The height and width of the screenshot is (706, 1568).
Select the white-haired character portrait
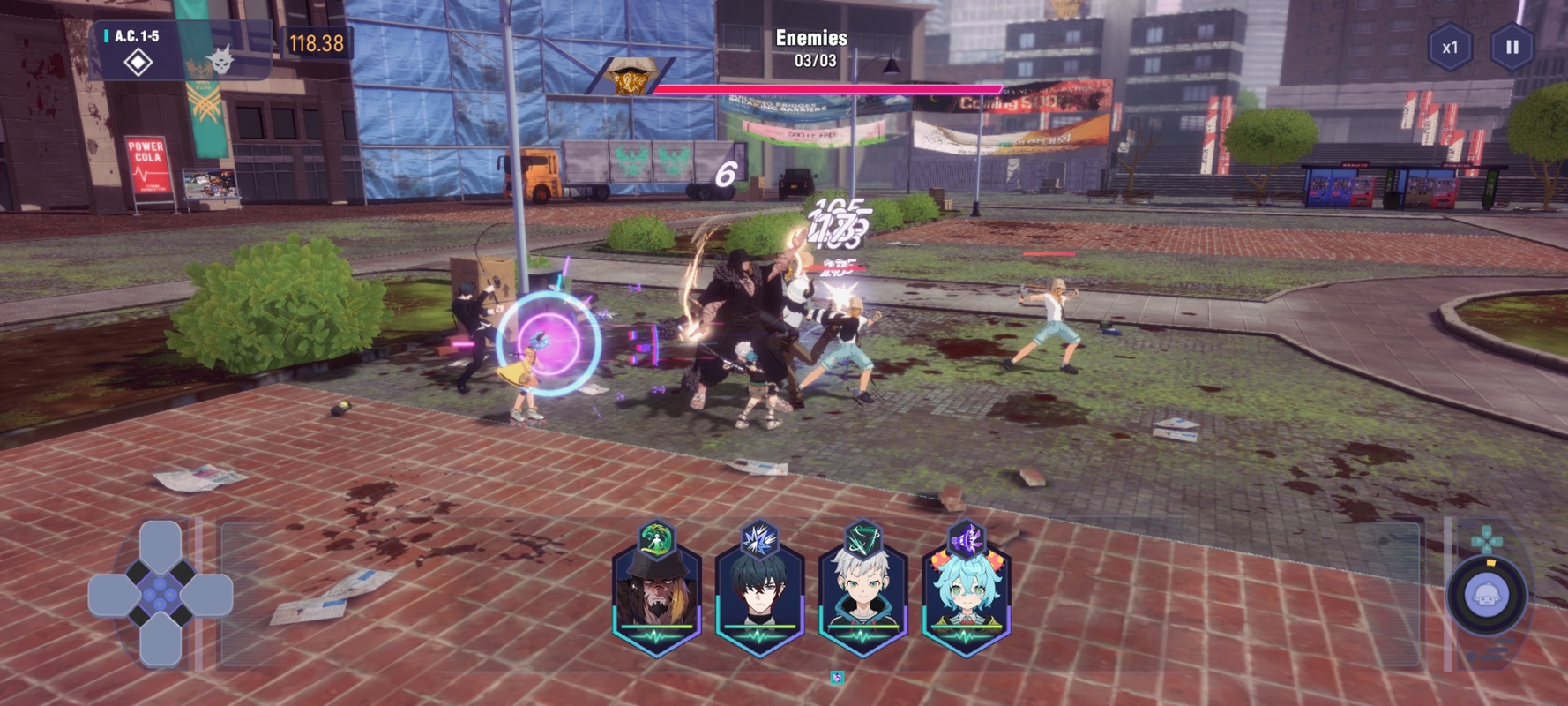tap(862, 593)
